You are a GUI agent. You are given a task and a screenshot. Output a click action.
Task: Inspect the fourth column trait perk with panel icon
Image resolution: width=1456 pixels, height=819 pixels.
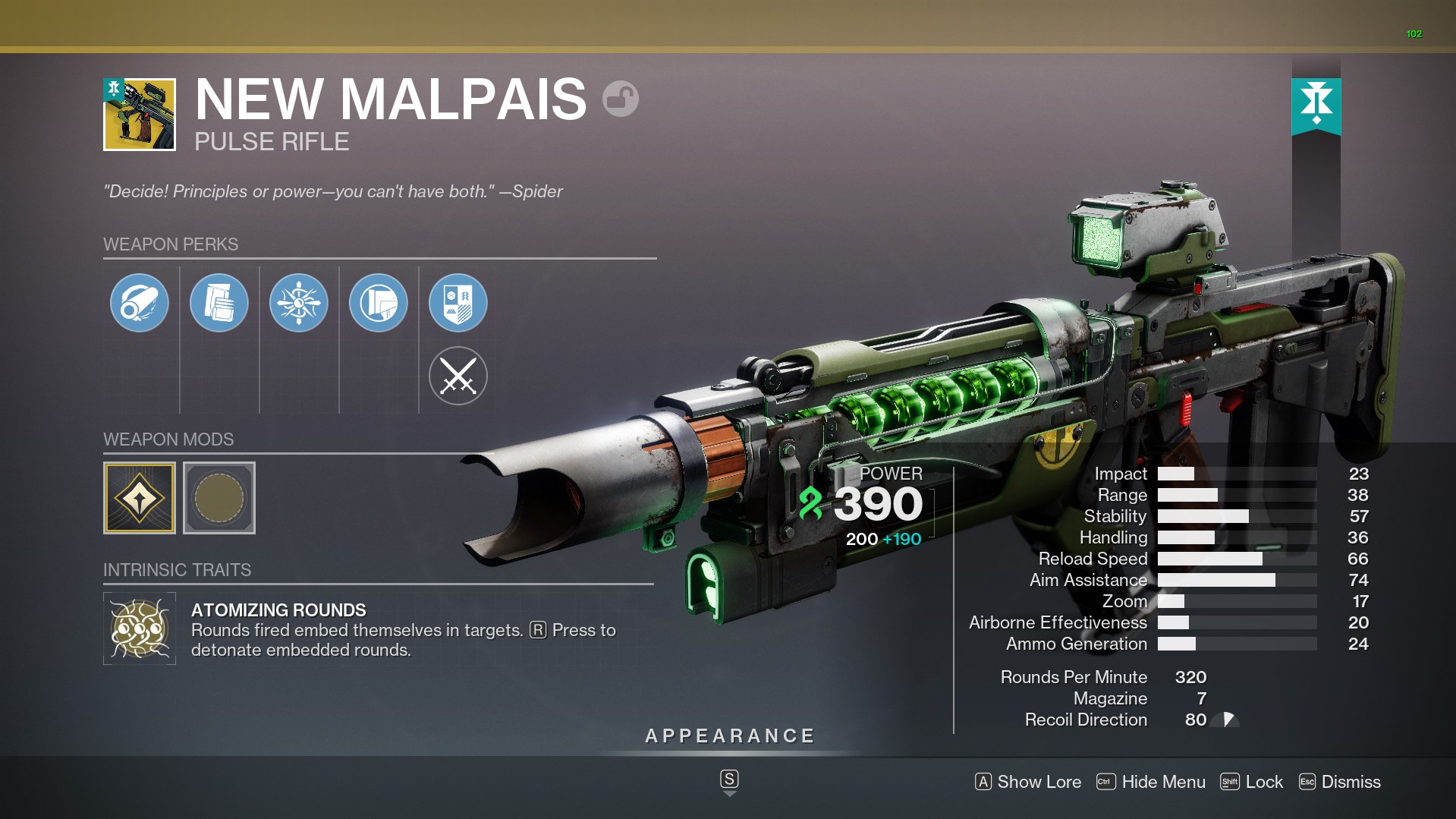point(379,303)
